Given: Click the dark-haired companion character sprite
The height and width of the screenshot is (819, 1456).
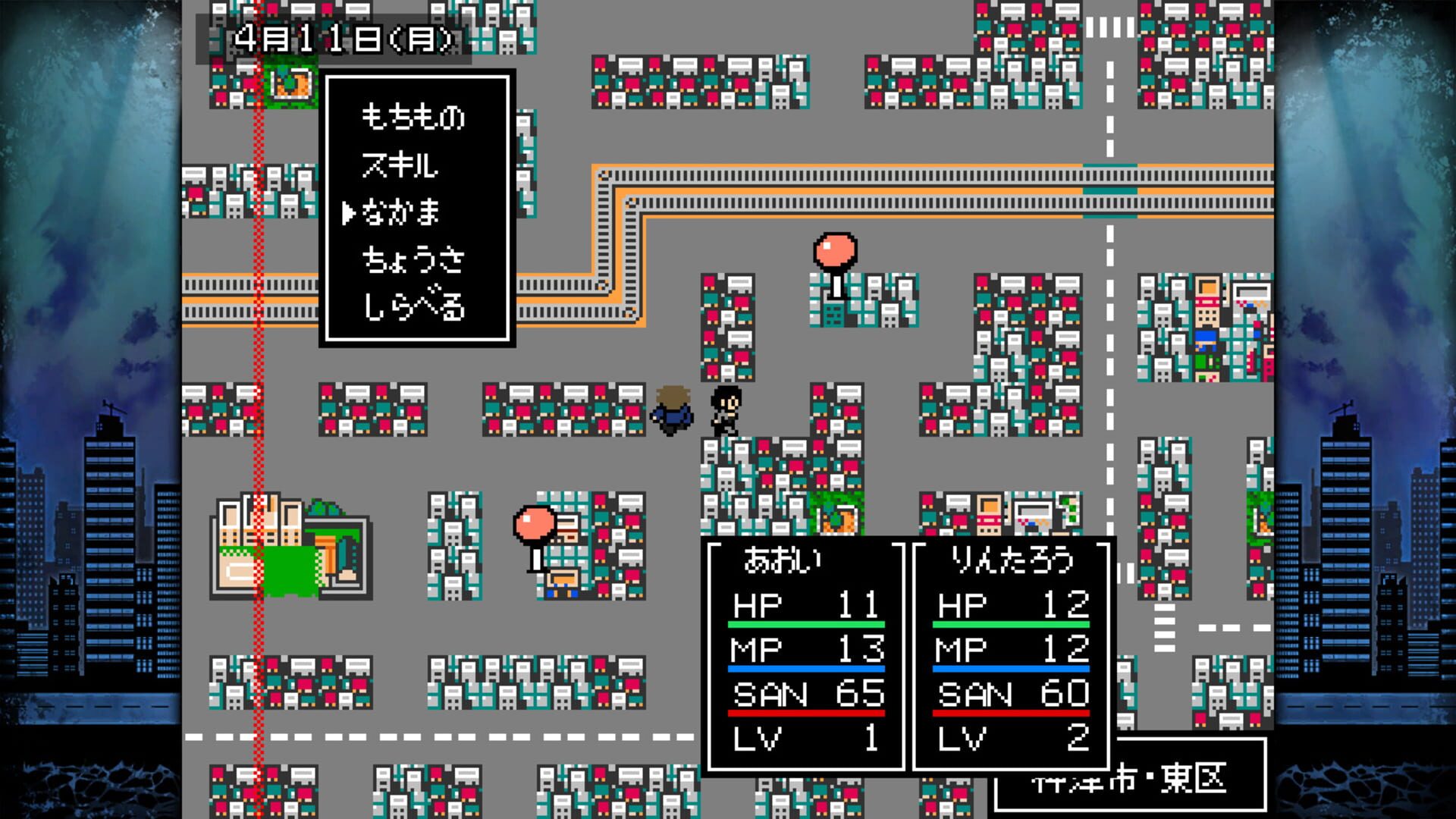Looking at the screenshot, I should click(726, 409).
